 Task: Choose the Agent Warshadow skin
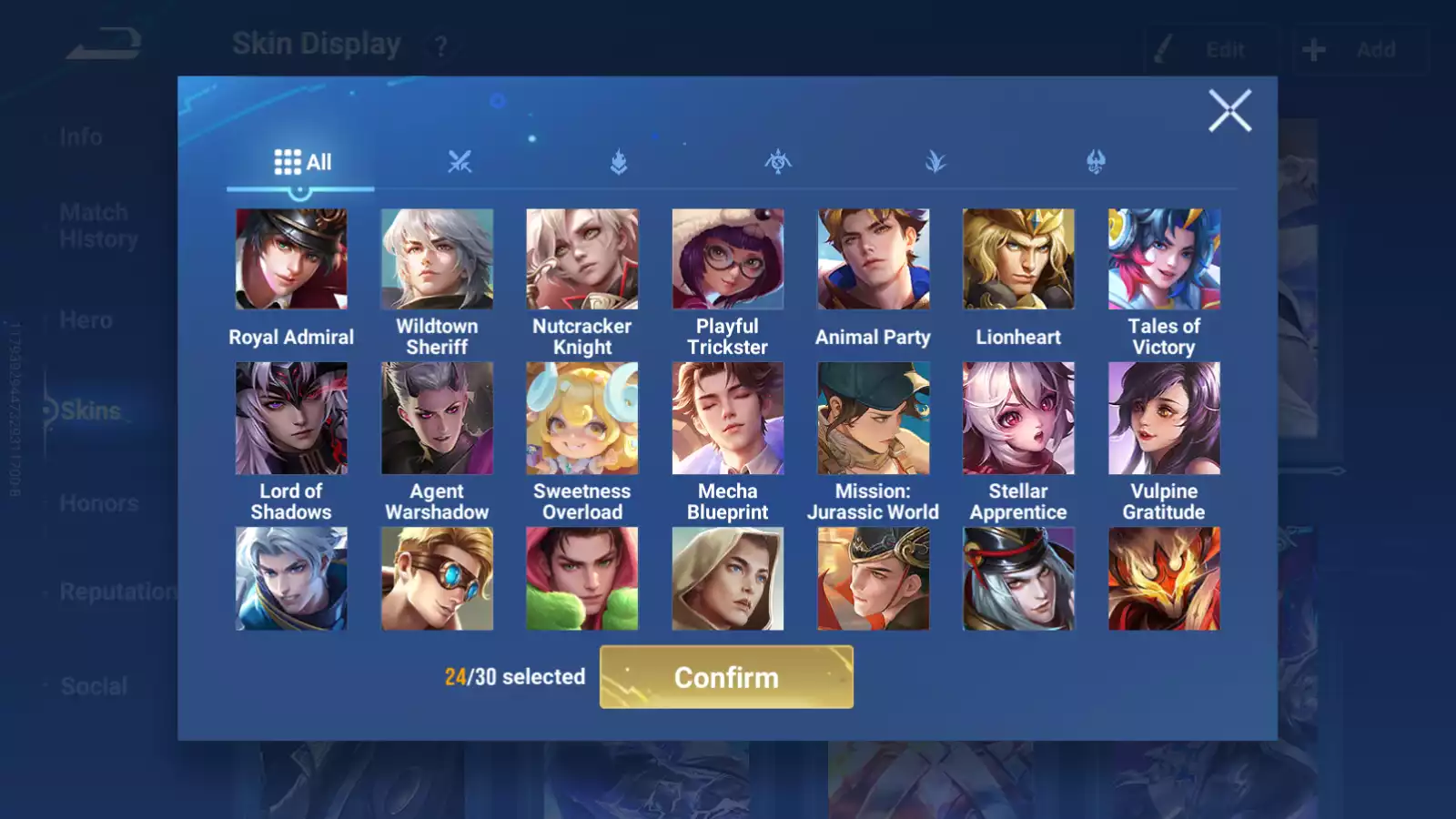(437, 419)
